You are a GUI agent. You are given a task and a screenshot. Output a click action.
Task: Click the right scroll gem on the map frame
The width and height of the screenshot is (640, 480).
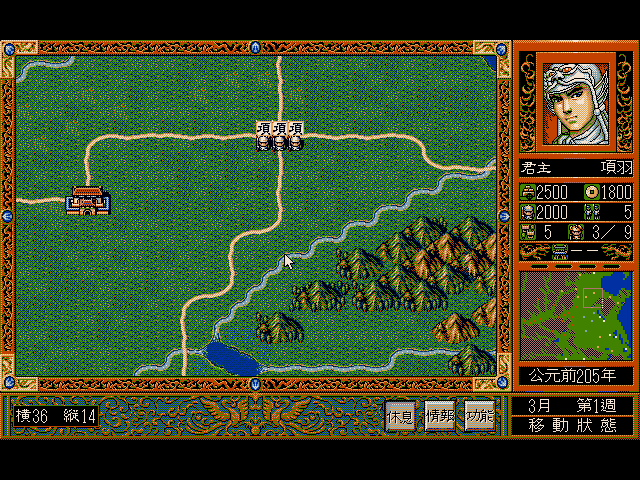[504, 215]
